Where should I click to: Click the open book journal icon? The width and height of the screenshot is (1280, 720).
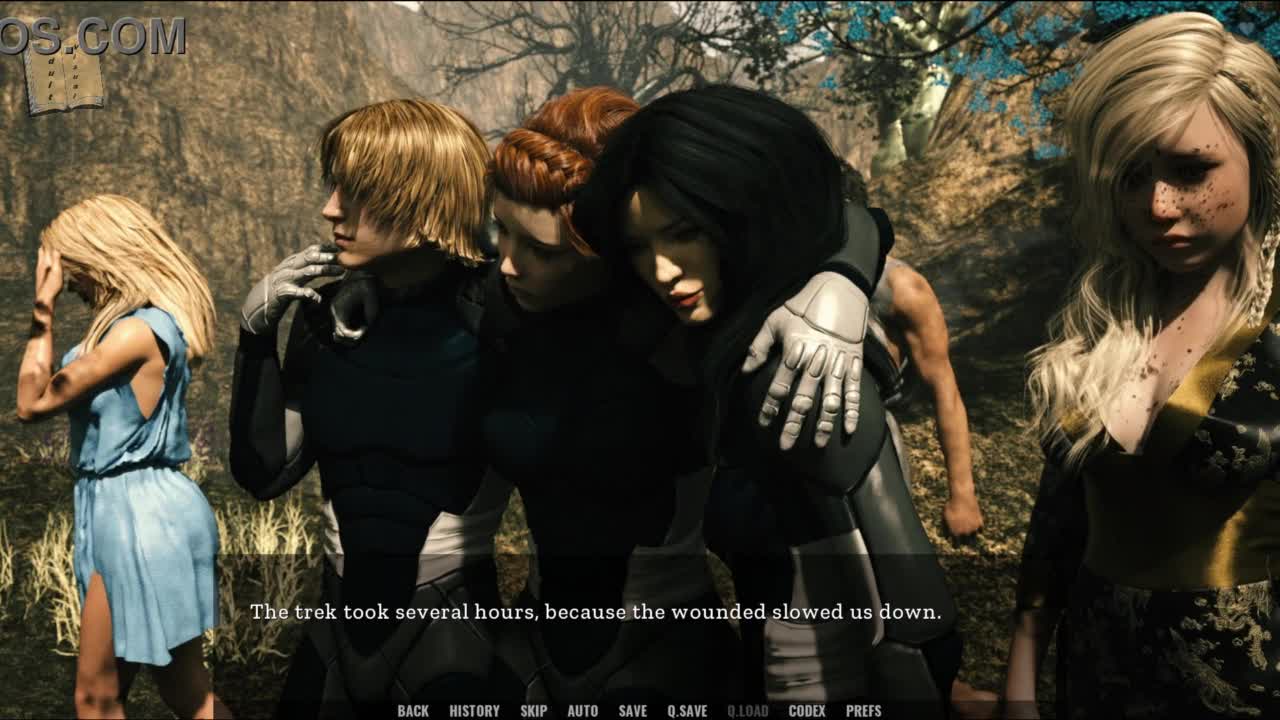[62, 79]
